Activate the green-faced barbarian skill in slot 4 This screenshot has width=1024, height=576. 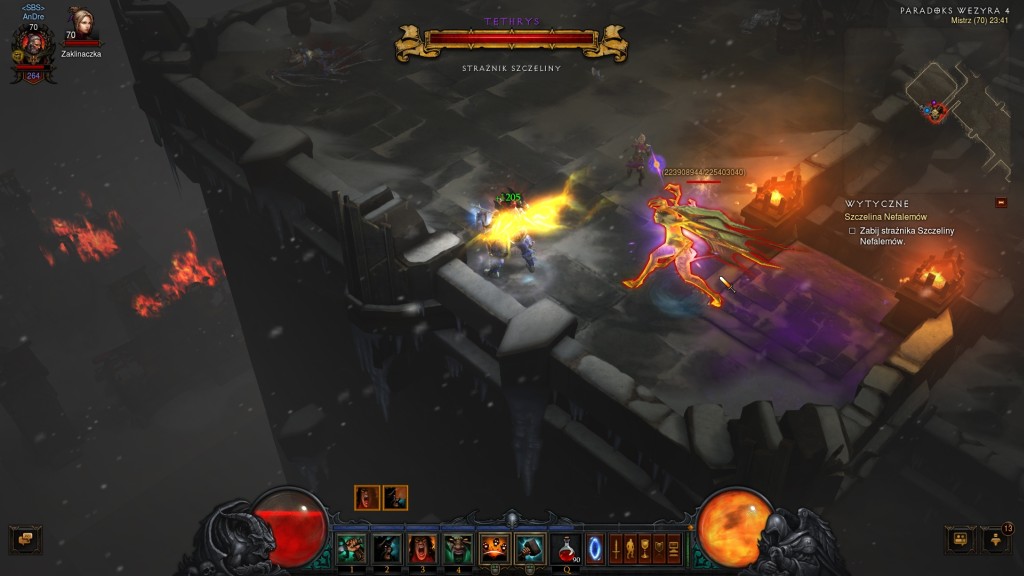(x=457, y=547)
